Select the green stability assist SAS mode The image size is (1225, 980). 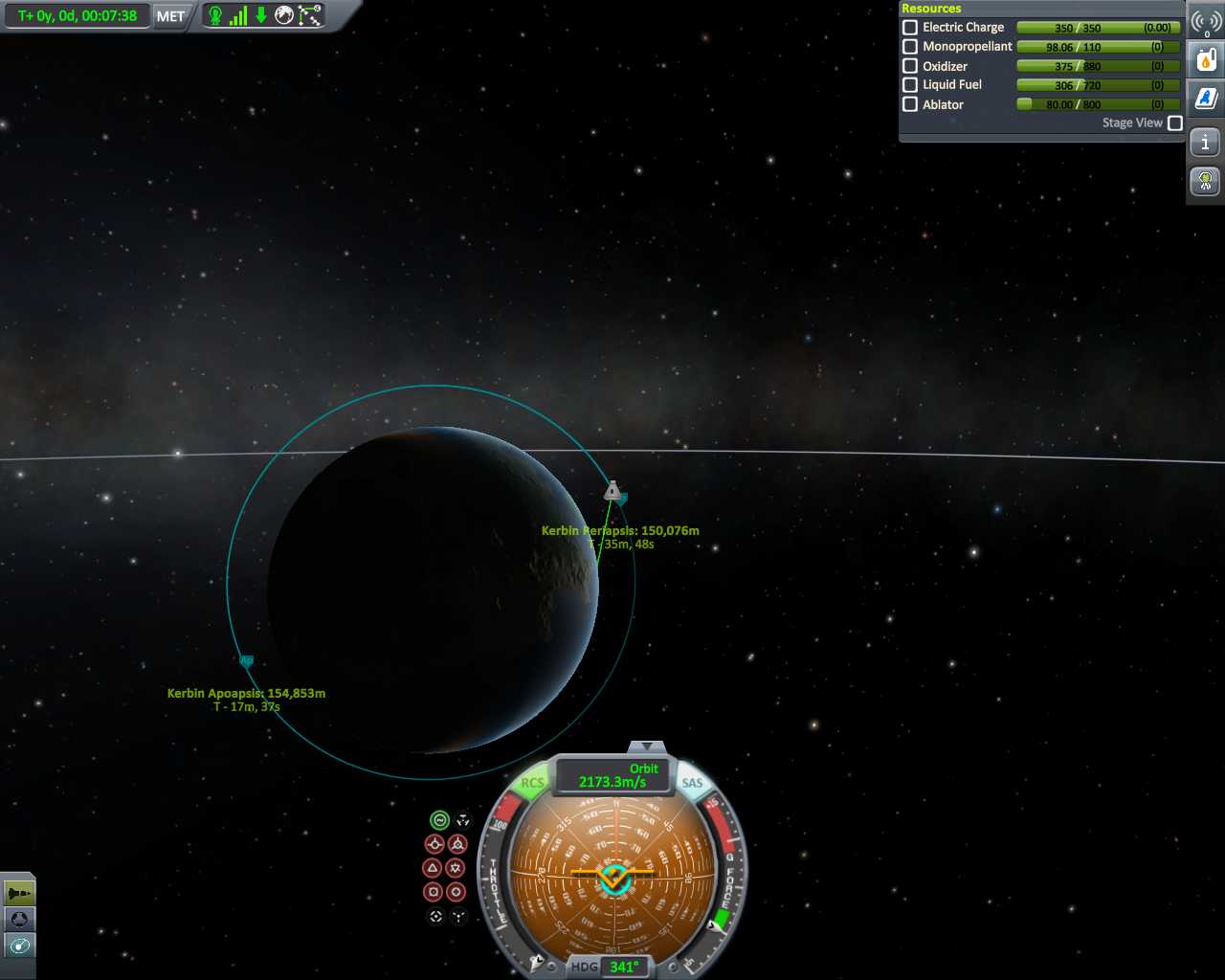click(439, 820)
